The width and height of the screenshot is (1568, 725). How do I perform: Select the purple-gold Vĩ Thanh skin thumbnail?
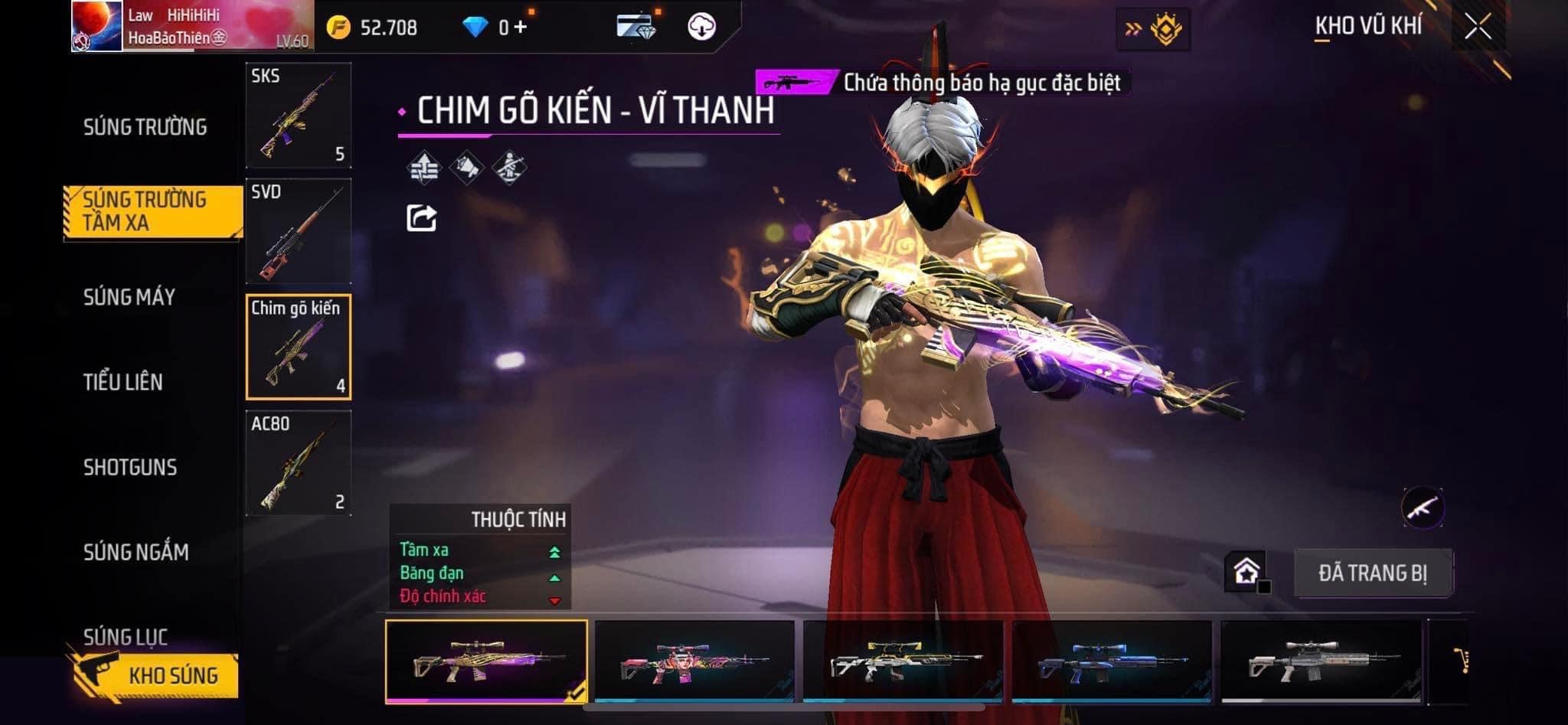[486, 661]
